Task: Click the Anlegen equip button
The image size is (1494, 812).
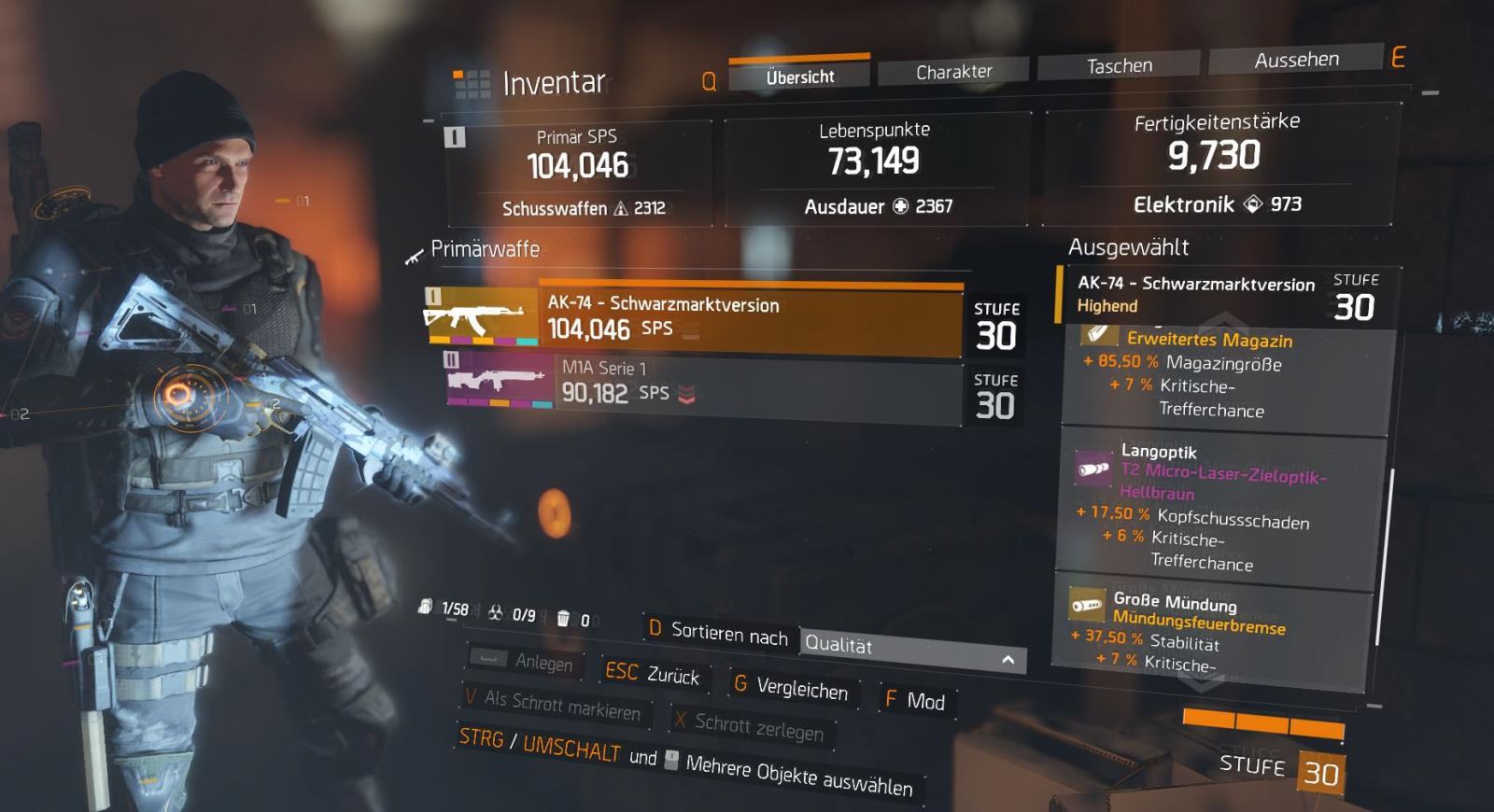Action: click(x=527, y=662)
